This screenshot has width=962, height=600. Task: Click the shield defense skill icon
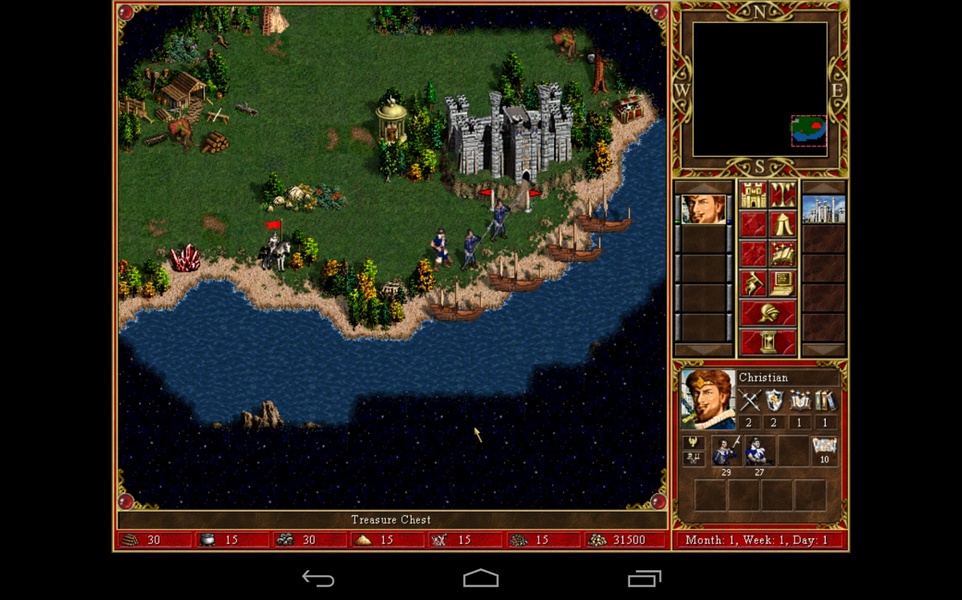pos(775,402)
